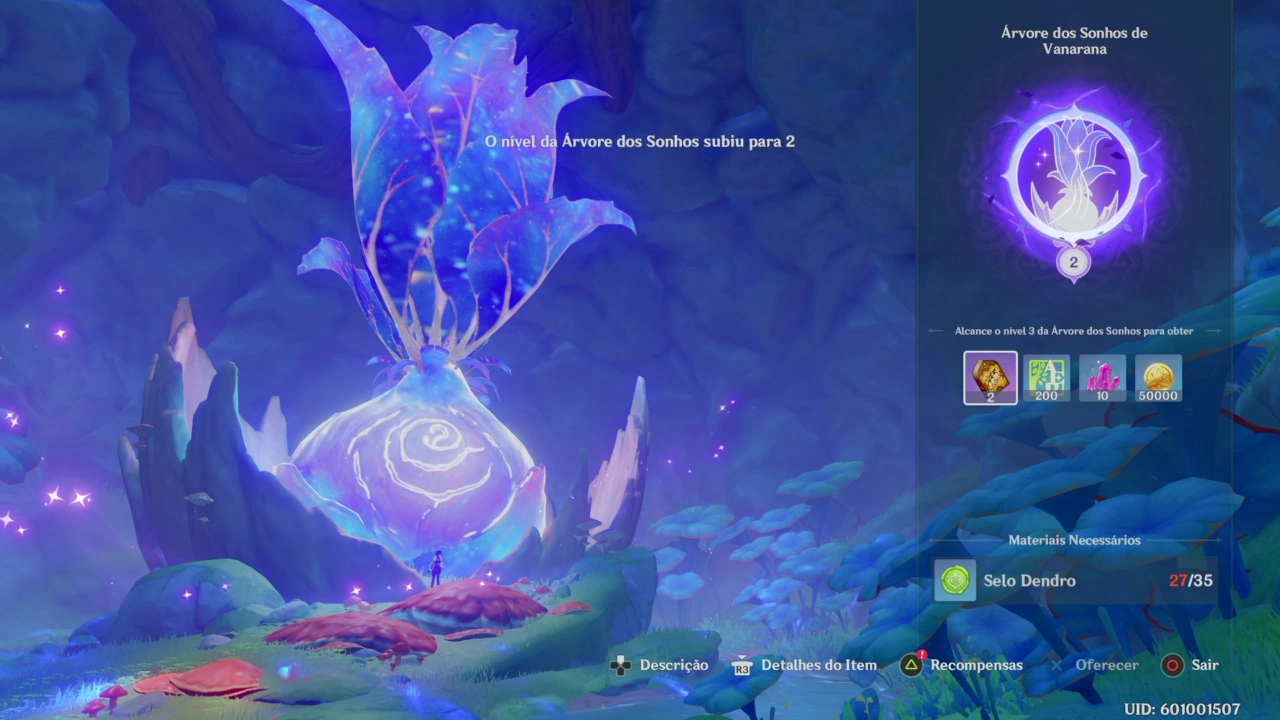This screenshot has height=720, width=1280.
Task: Open the Recompensas screen
Action: click(977, 665)
